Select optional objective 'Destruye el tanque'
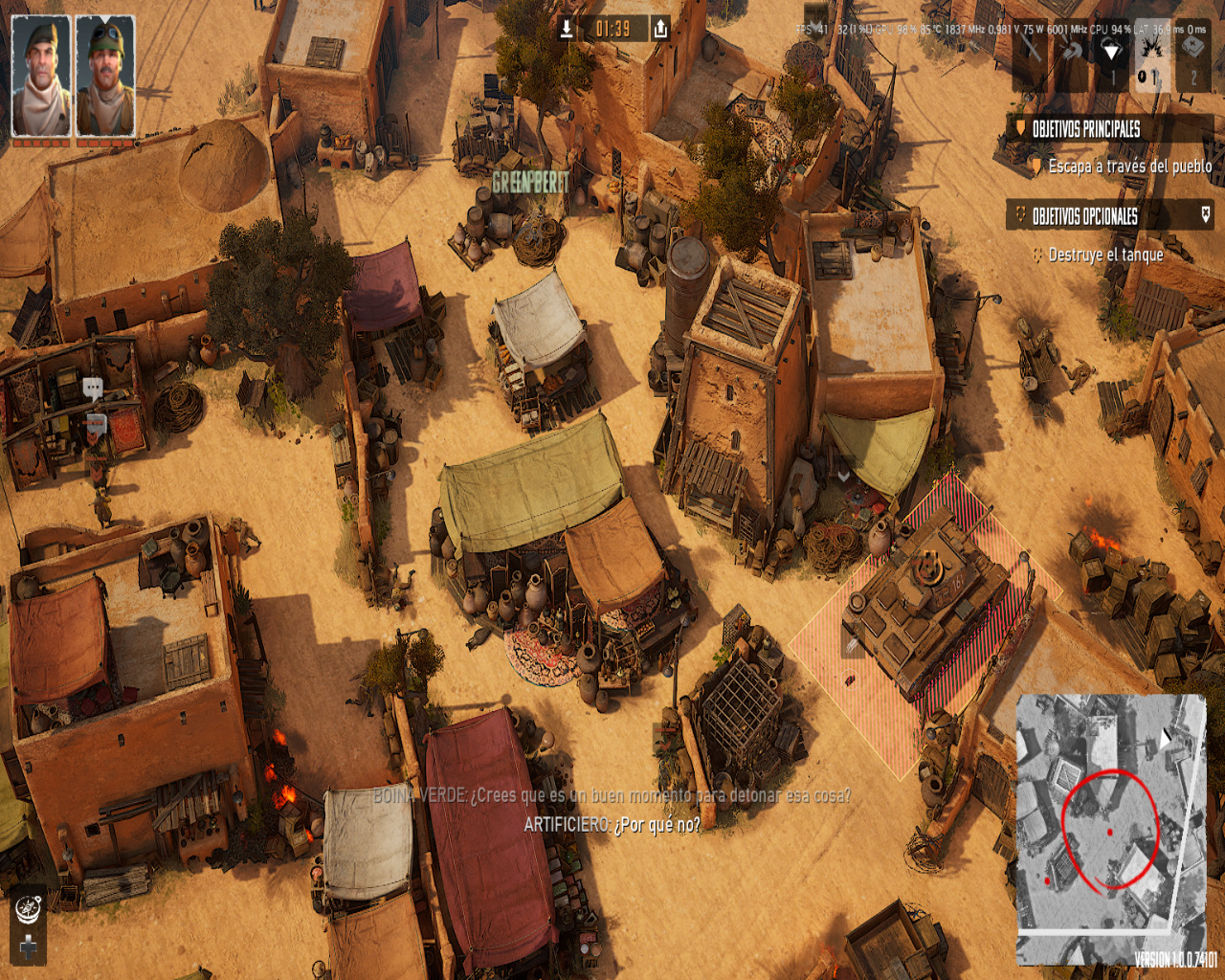 click(x=1105, y=255)
